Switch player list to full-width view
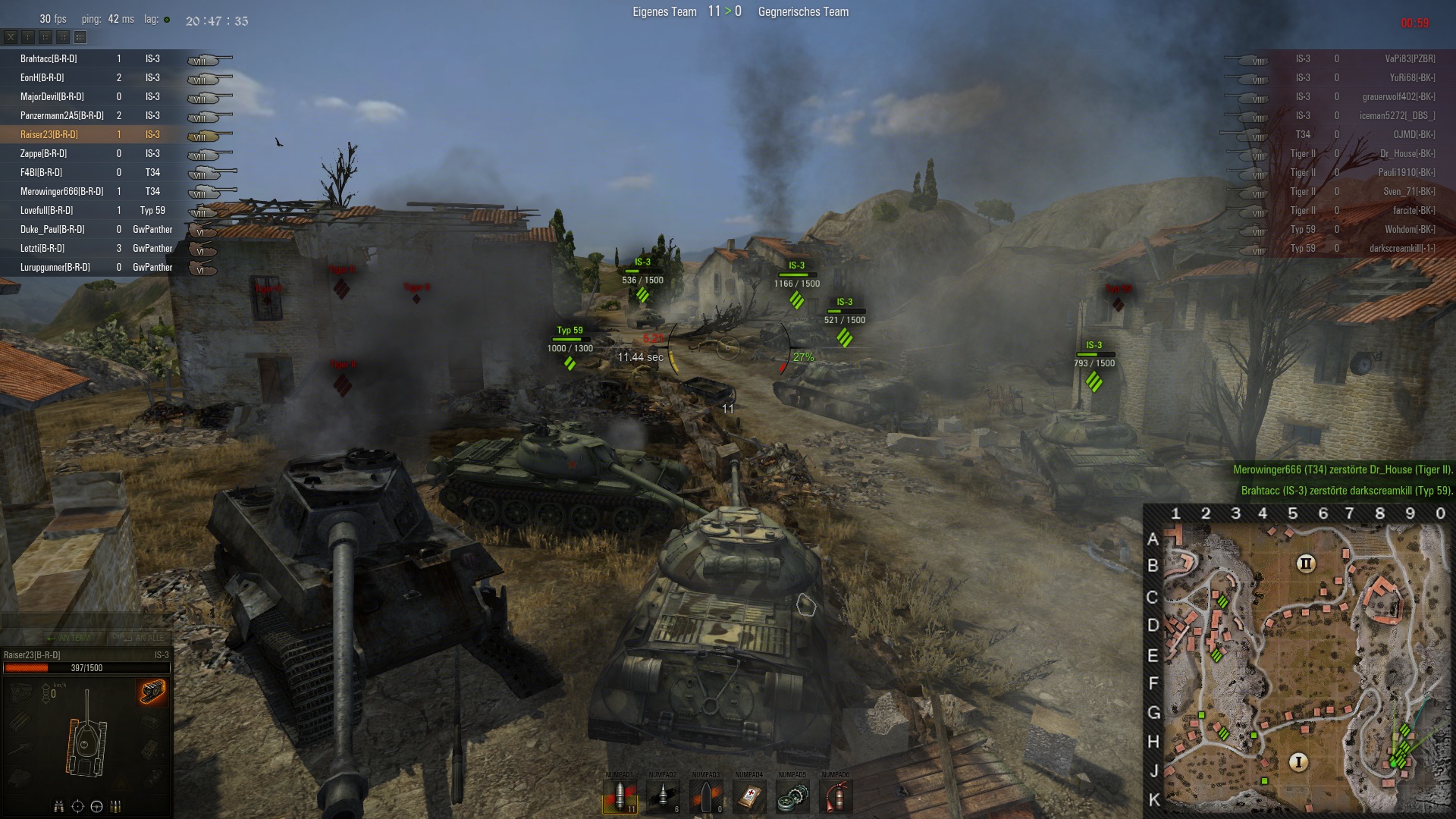Screen dimensions: 1456x819 [x=80, y=36]
